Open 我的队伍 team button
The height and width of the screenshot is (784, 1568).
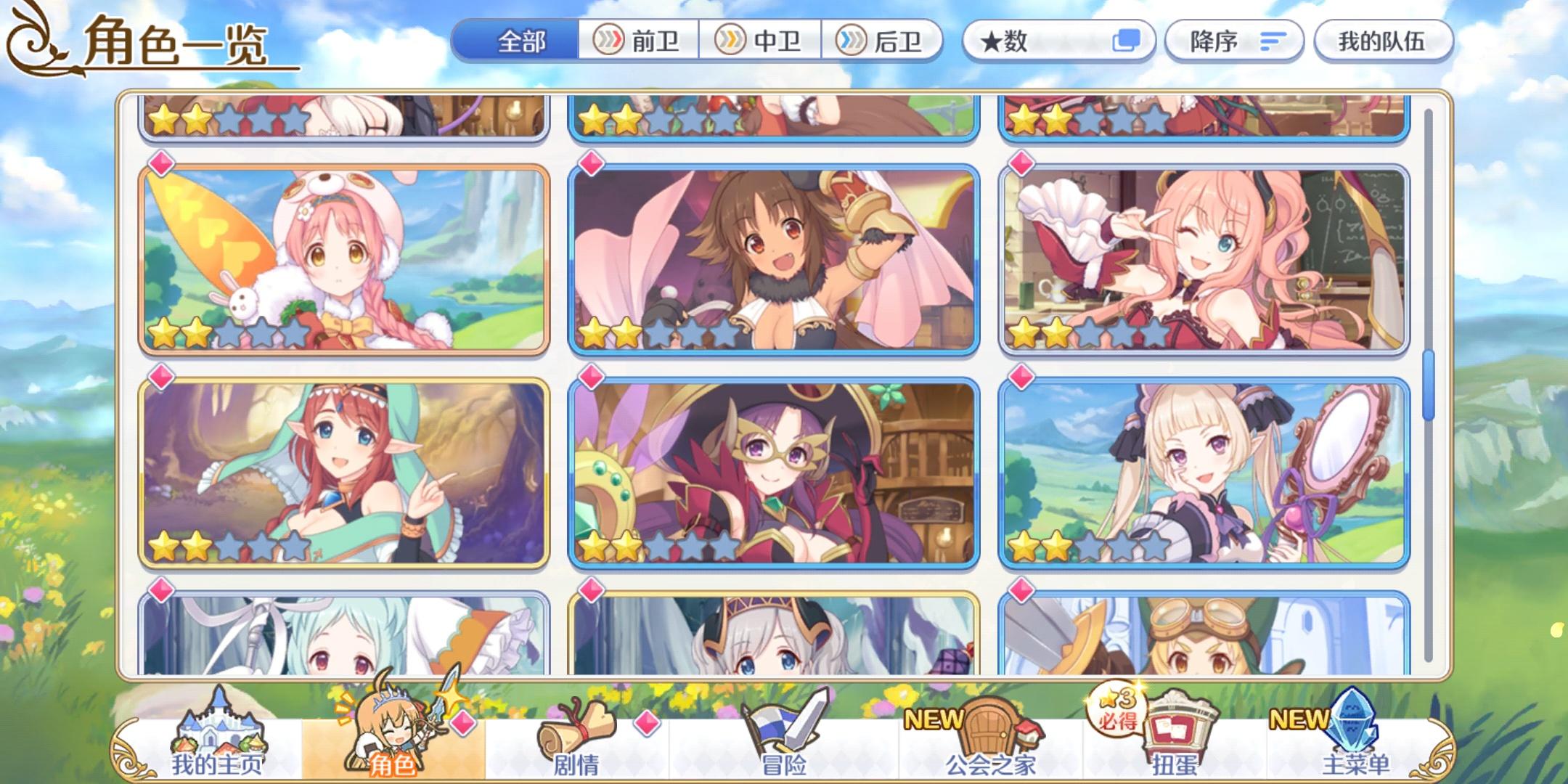[1383, 41]
